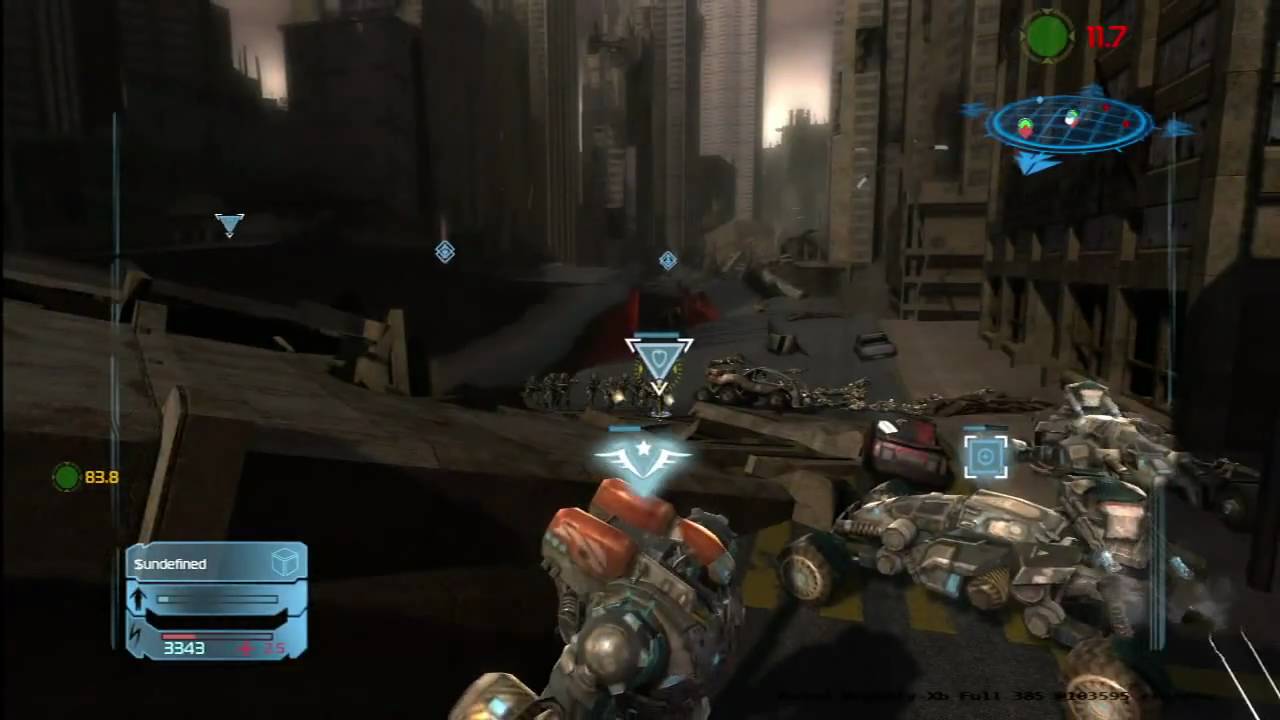The height and width of the screenshot is (720, 1280).
Task: Select the Sundefined unit name label
Action: [x=170, y=563]
